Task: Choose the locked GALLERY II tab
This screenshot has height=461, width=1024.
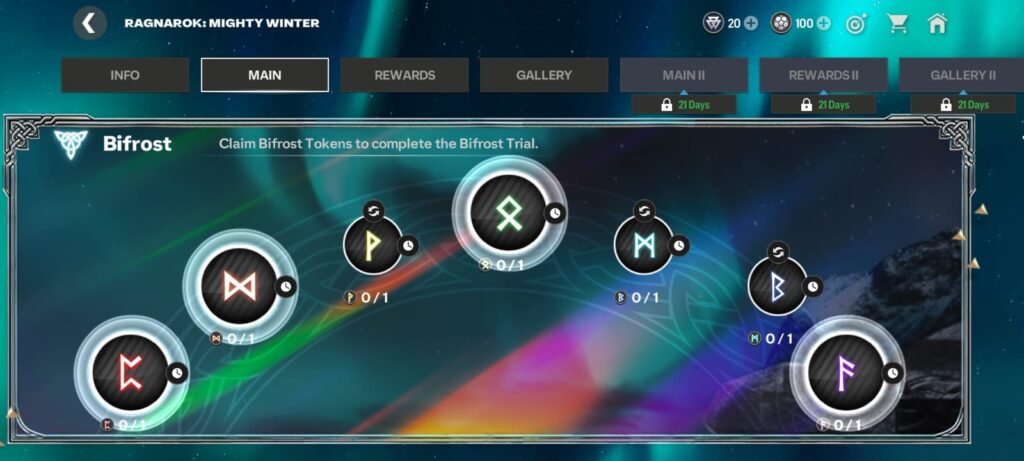Action: click(x=962, y=75)
